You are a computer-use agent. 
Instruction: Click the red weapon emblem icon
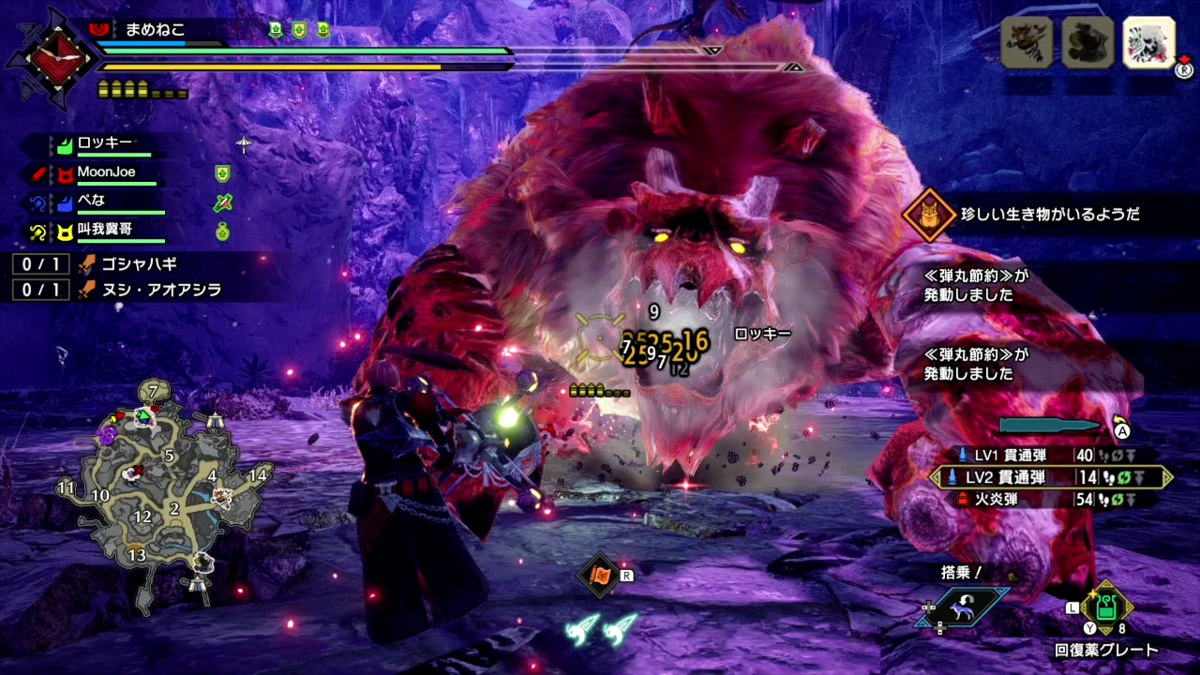(x=51, y=58)
